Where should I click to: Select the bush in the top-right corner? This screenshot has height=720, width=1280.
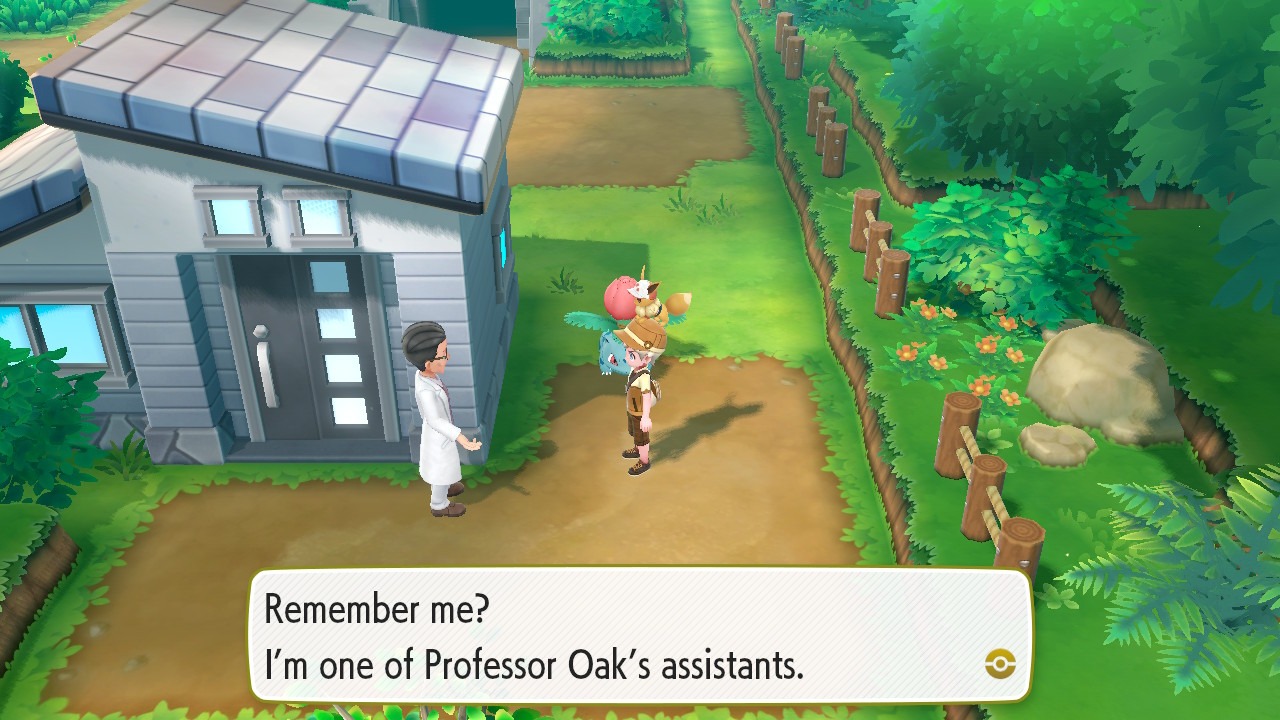(1180, 100)
